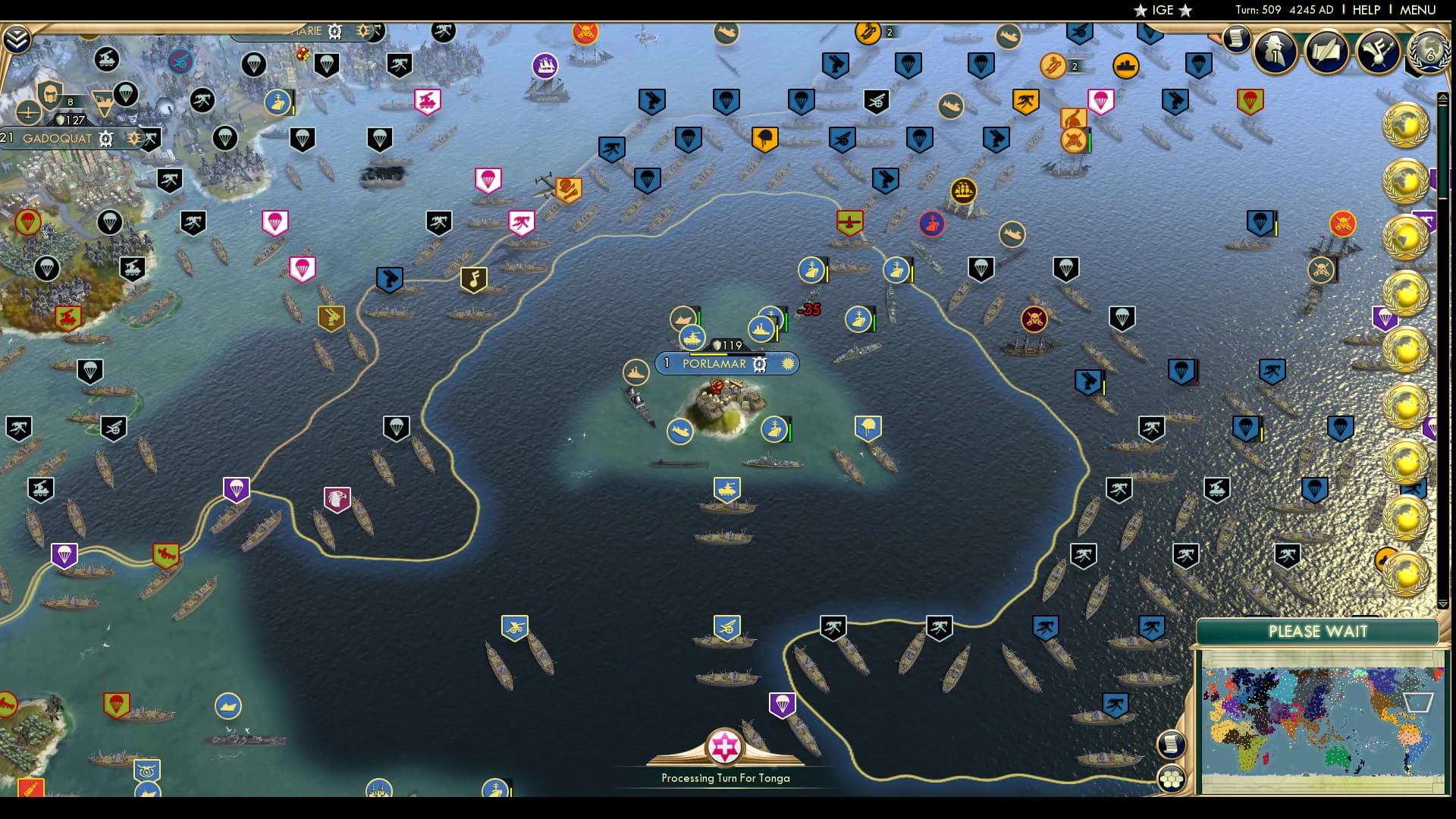Click the Please Wait panel header
The width and height of the screenshot is (1456, 819).
pyautogui.click(x=1318, y=631)
